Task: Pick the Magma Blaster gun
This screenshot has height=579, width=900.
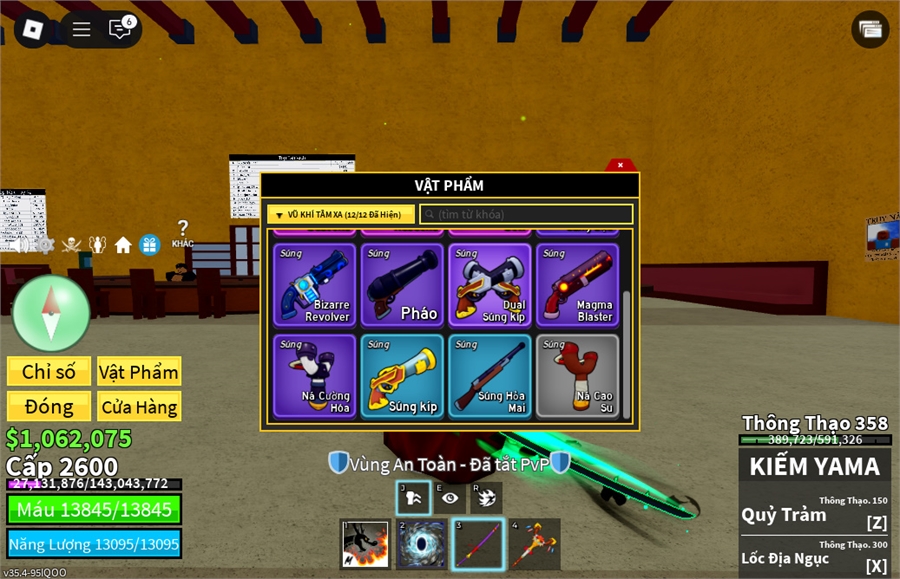Action: [x=577, y=285]
